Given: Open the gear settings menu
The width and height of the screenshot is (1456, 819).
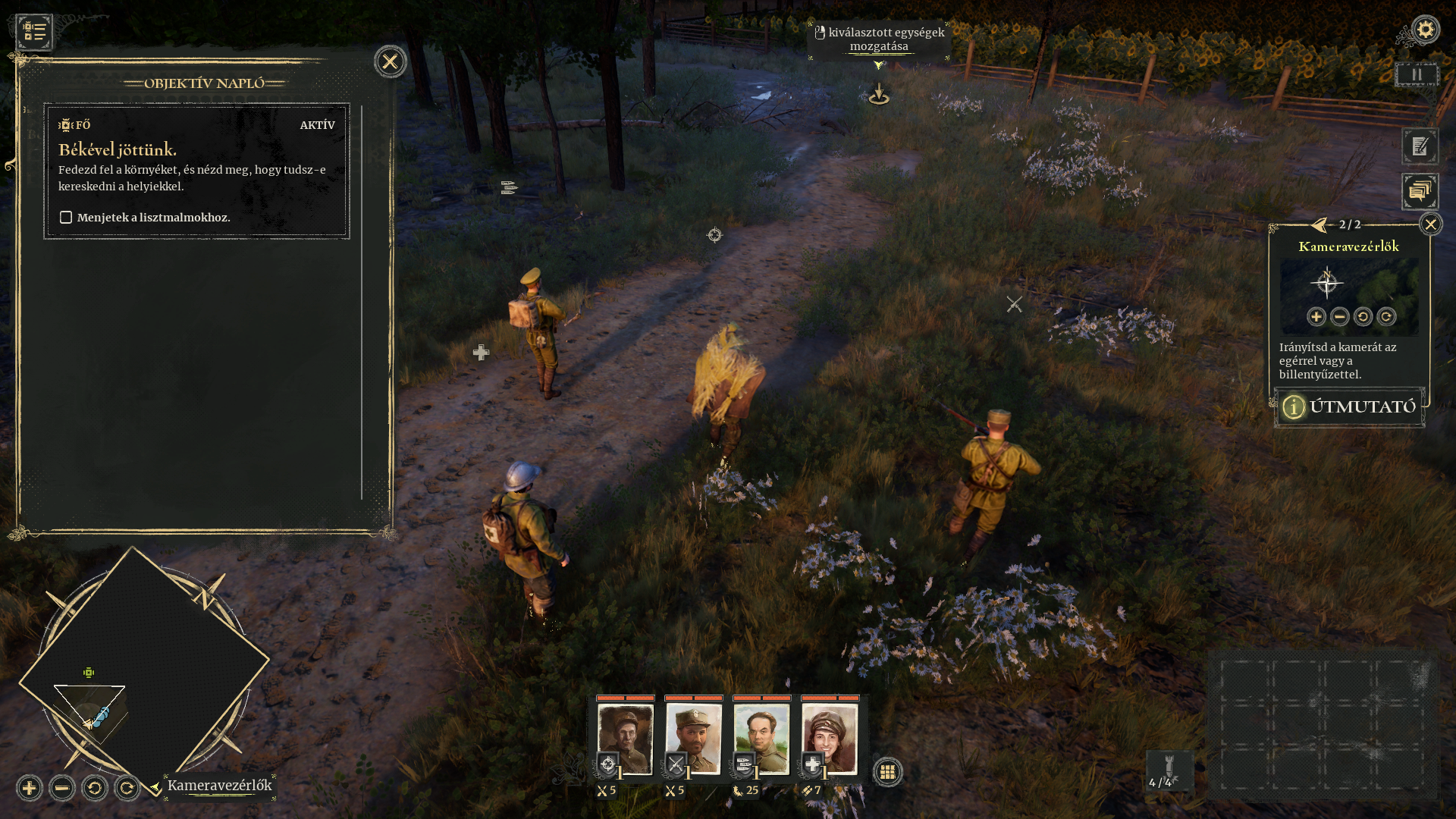Looking at the screenshot, I should pos(1425,30).
